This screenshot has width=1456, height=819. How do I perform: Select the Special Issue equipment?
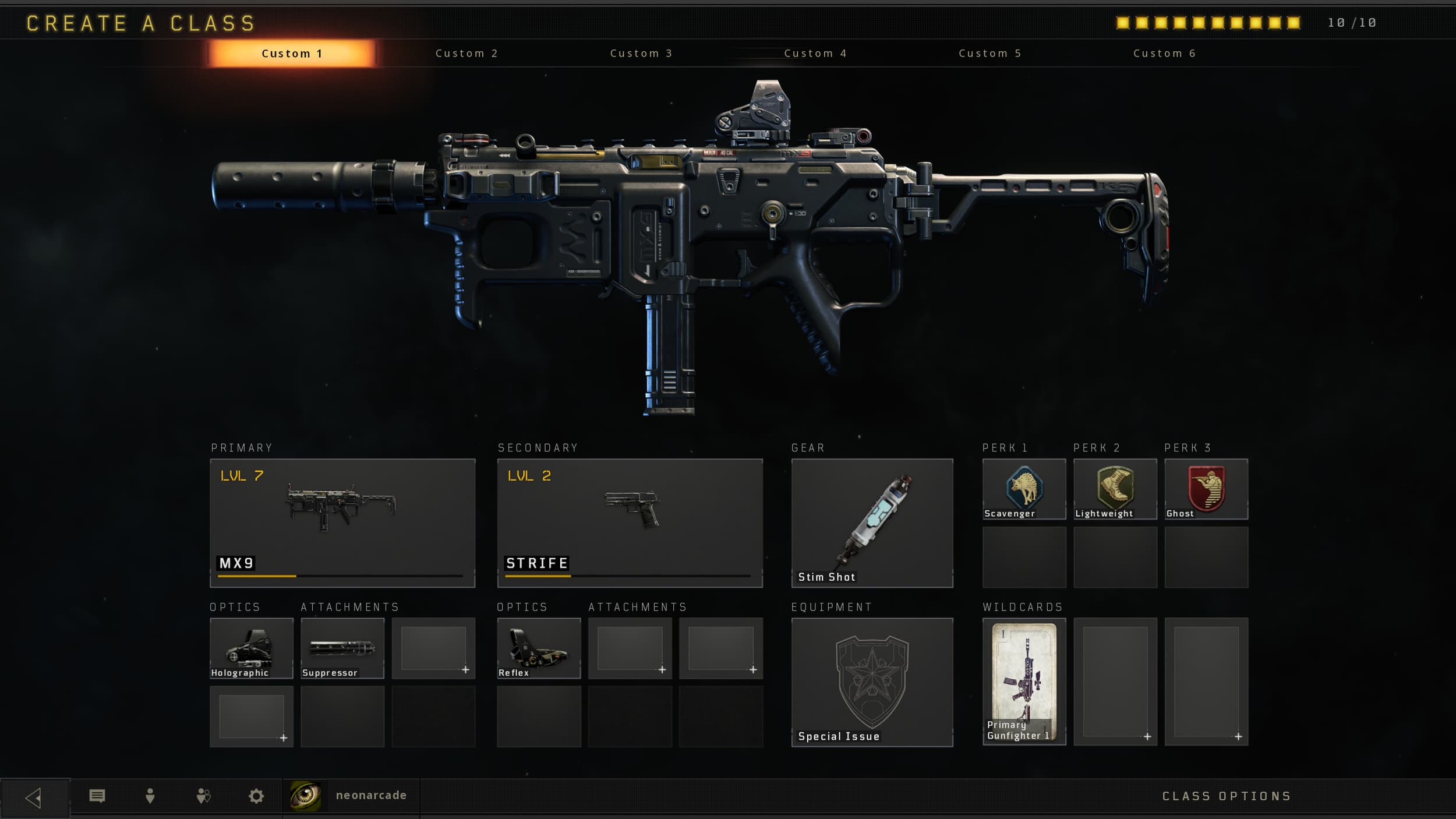tap(872, 682)
